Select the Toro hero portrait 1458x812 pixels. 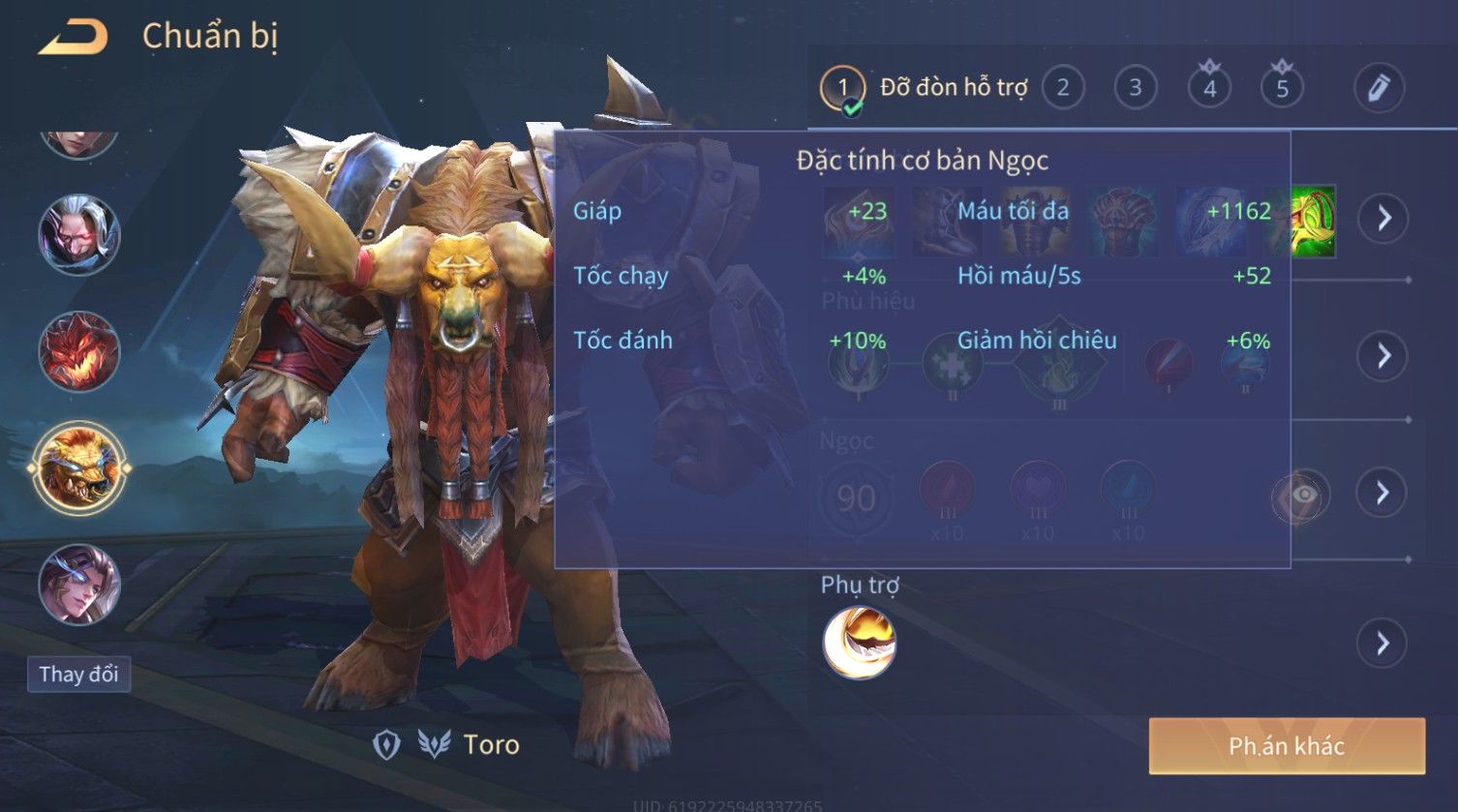pos(78,469)
